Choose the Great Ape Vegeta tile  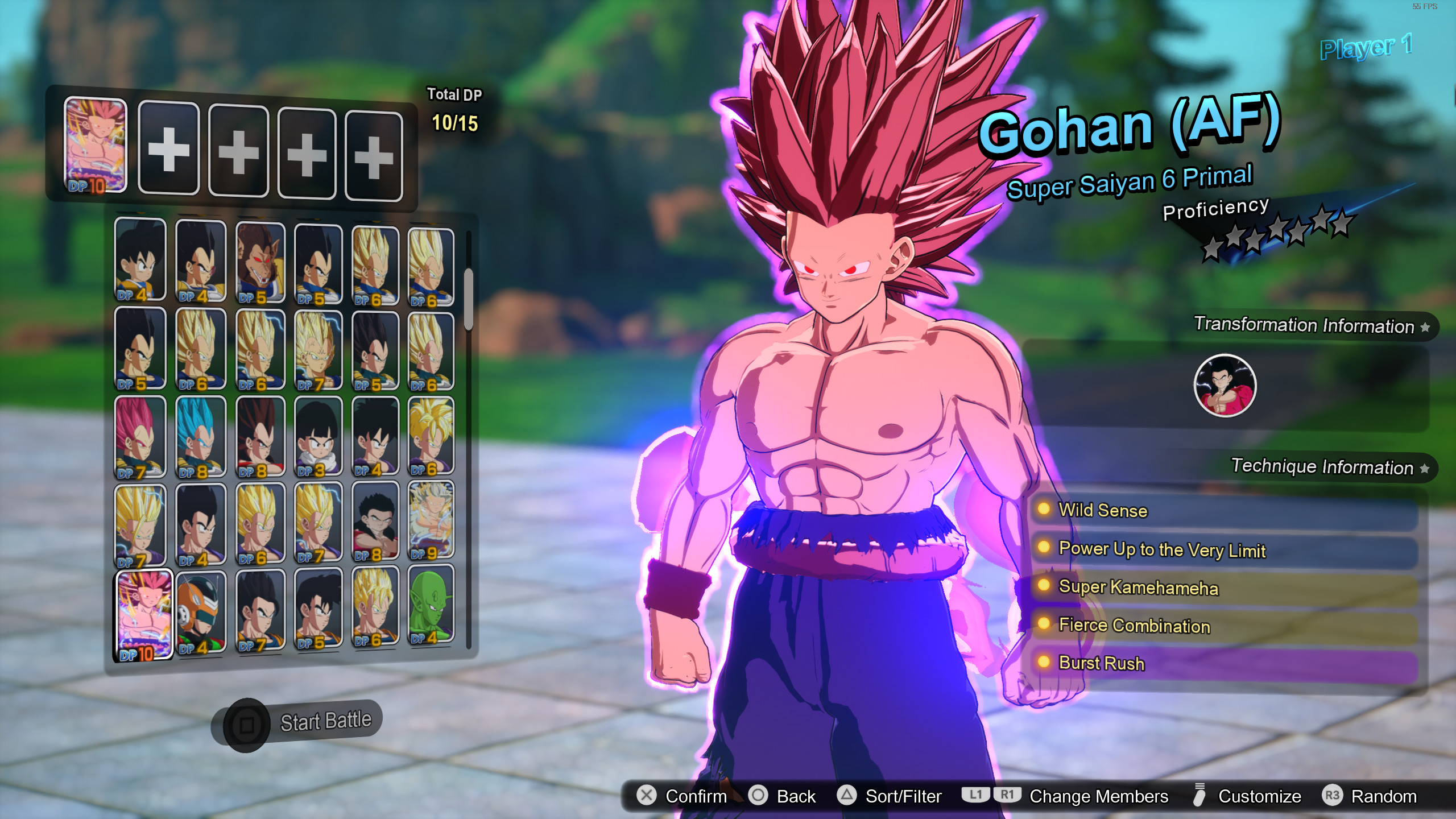coord(260,263)
